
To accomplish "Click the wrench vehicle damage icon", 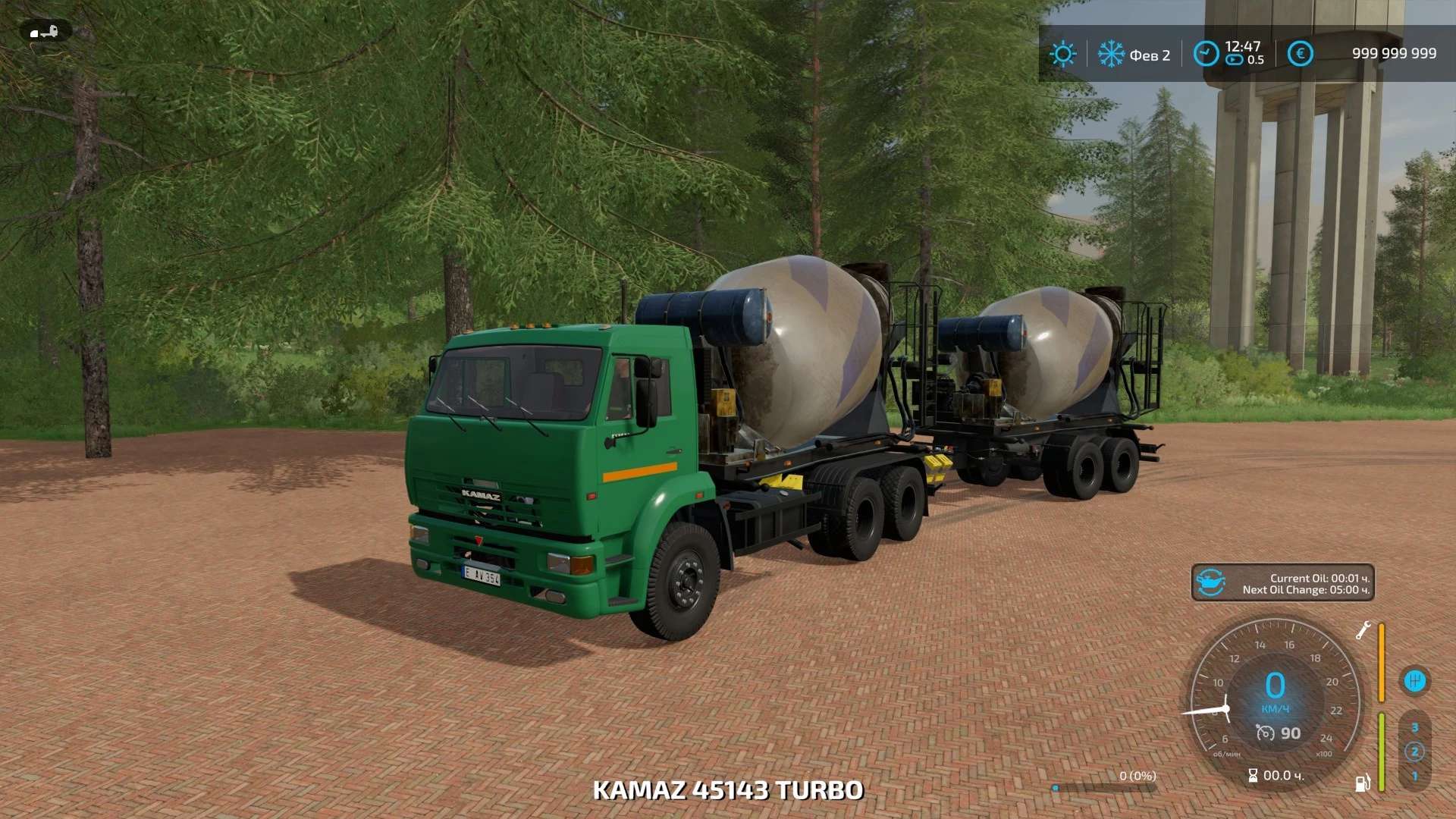I will click(x=1363, y=630).
